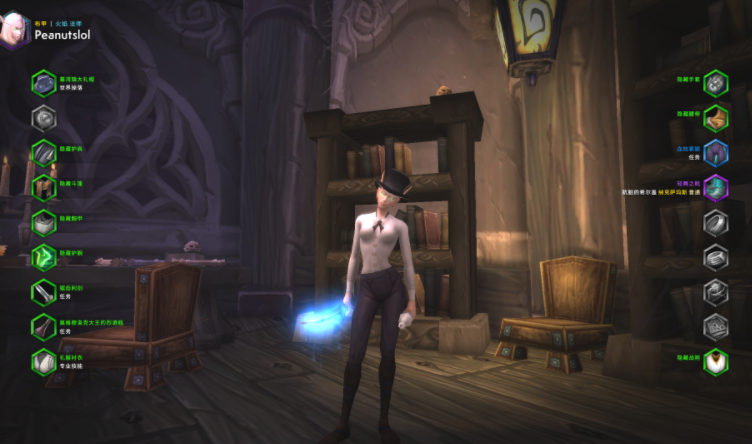Choose the blue-bordered pants slot
Viewport: 752px width, 444px height.
715,153
